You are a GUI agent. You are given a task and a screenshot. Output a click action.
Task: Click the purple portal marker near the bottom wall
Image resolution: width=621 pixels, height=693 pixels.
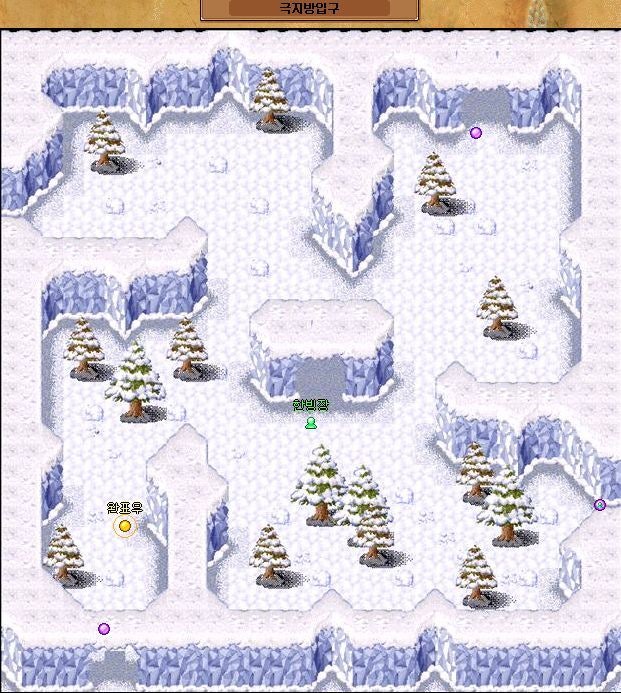[104, 628]
